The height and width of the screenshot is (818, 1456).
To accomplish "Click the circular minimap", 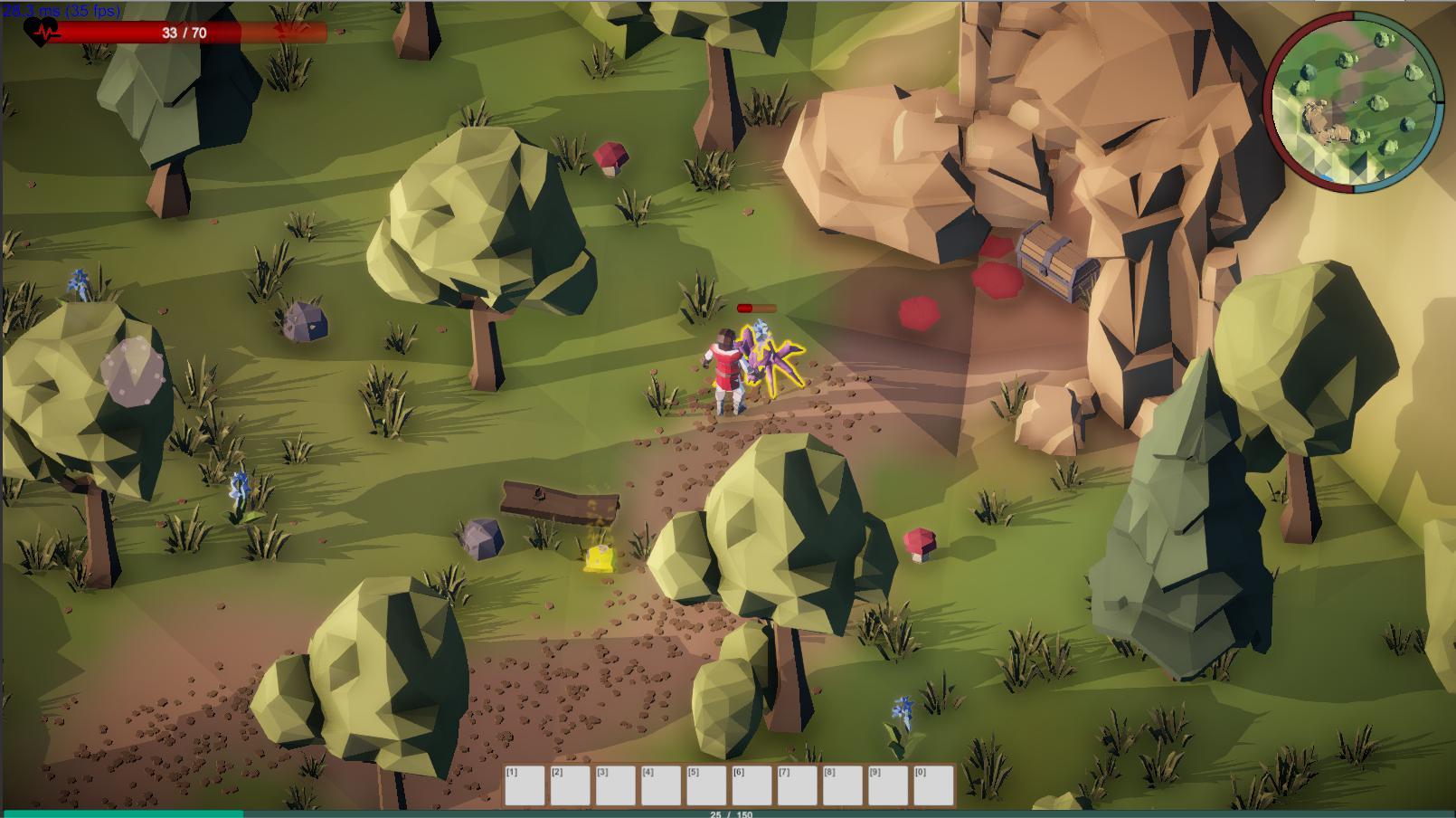I will [x=1354, y=102].
